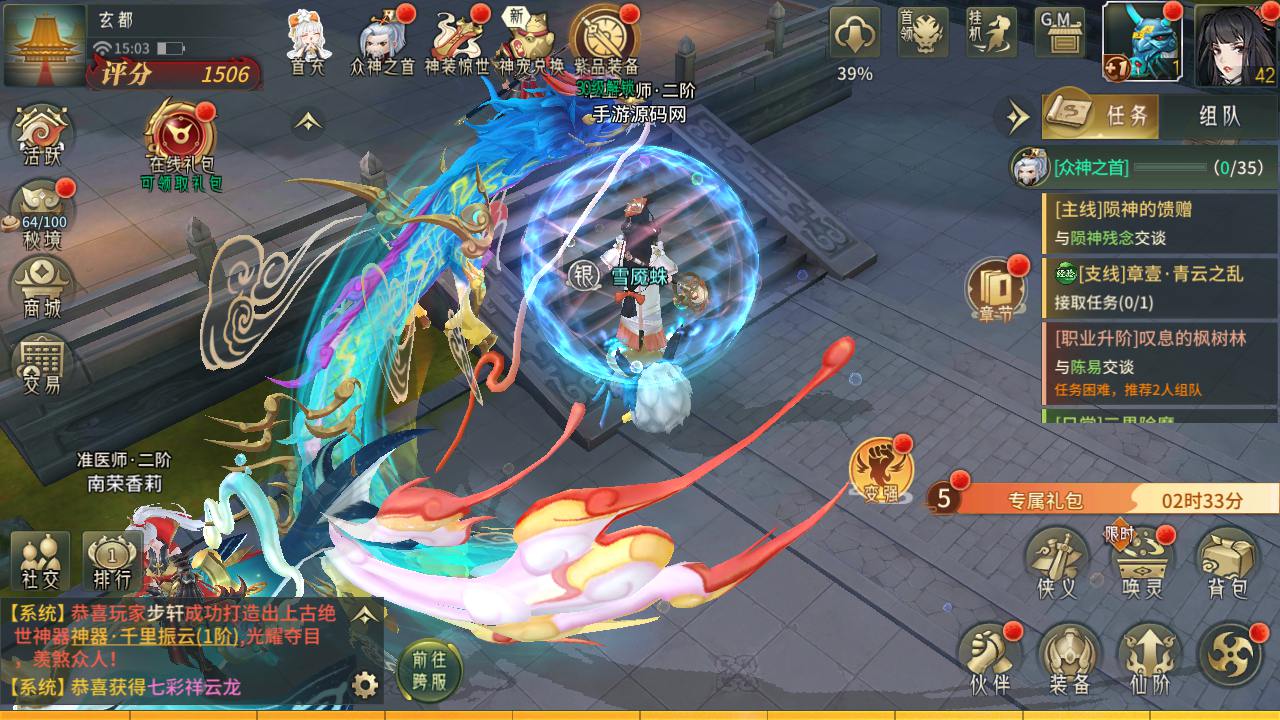Track the 陨神的馈赠 main quest
The height and width of the screenshot is (720, 1280).
(x=1150, y=223)
